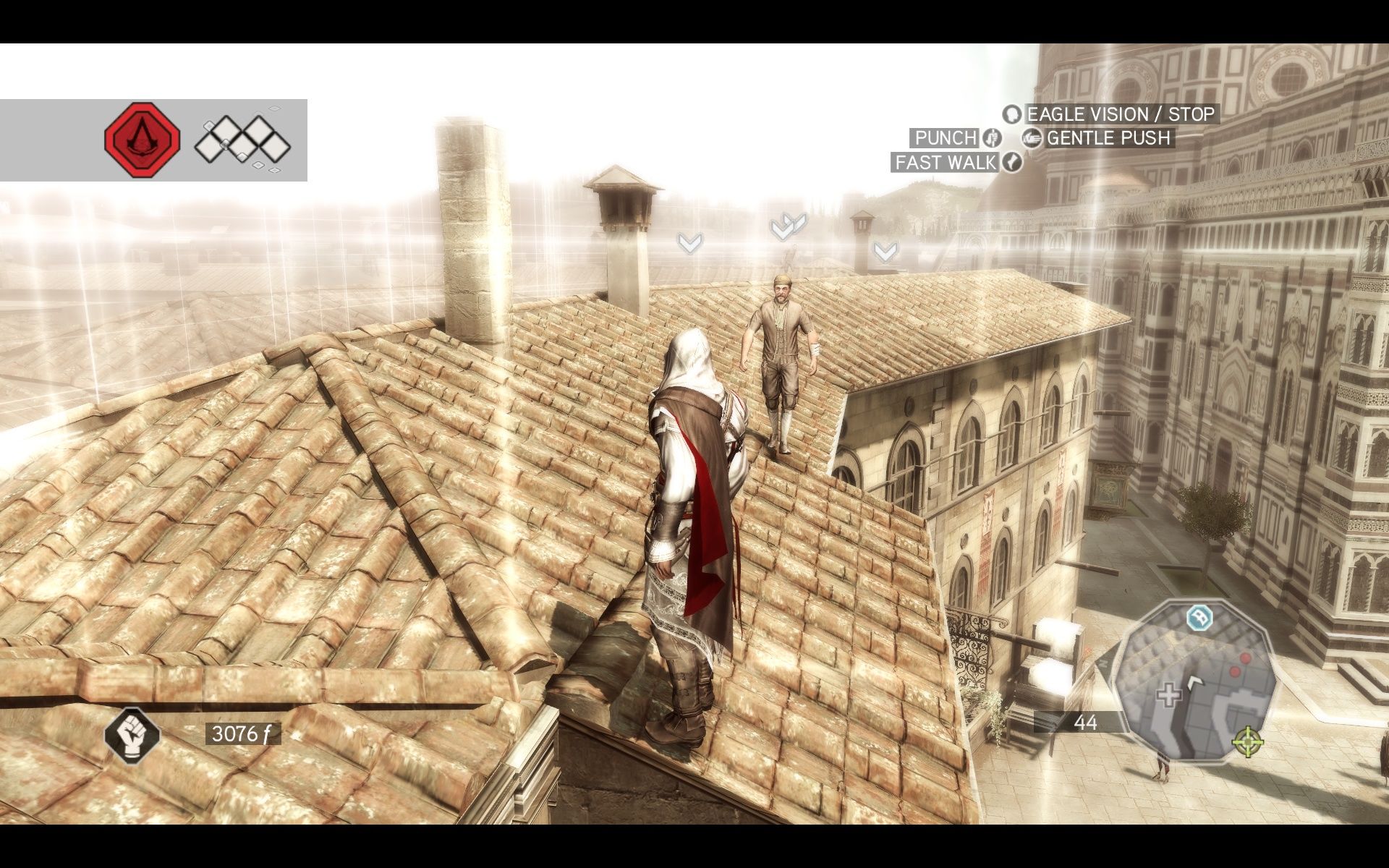This screenshot has width=1389, height=868.
Task: Click the player chevron in the minimap center
Action: coord(1195,682)
